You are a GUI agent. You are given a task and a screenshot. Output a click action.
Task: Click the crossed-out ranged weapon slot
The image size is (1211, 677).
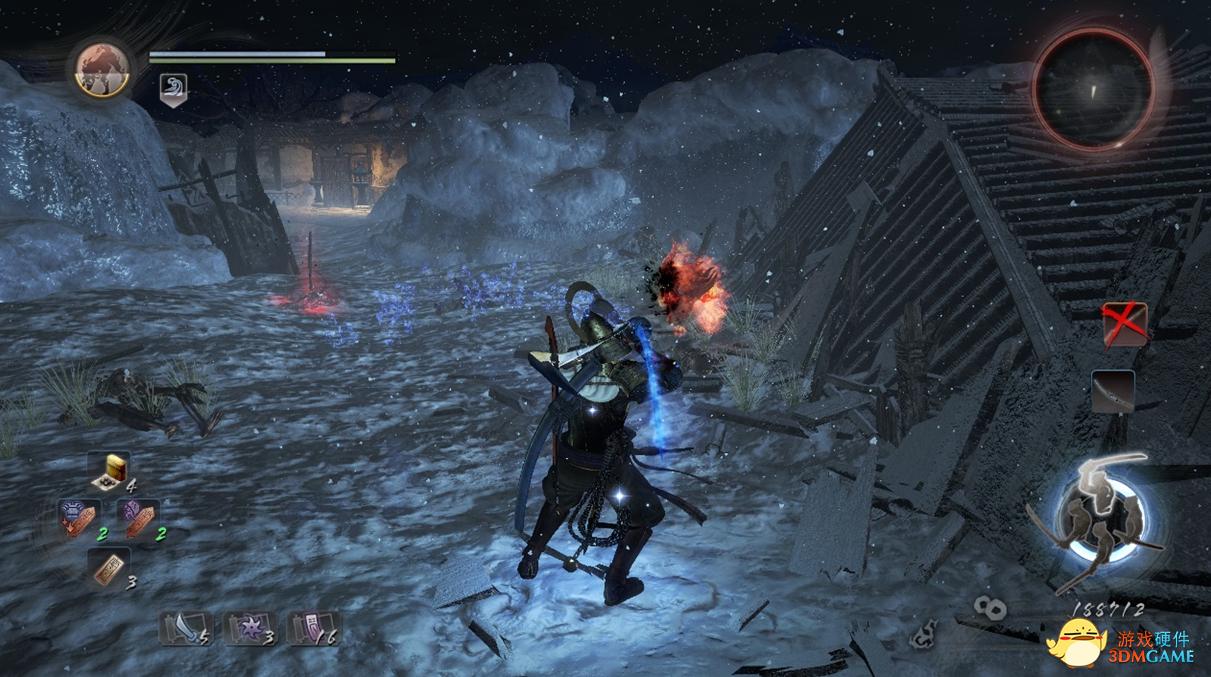pos(1125,324)
